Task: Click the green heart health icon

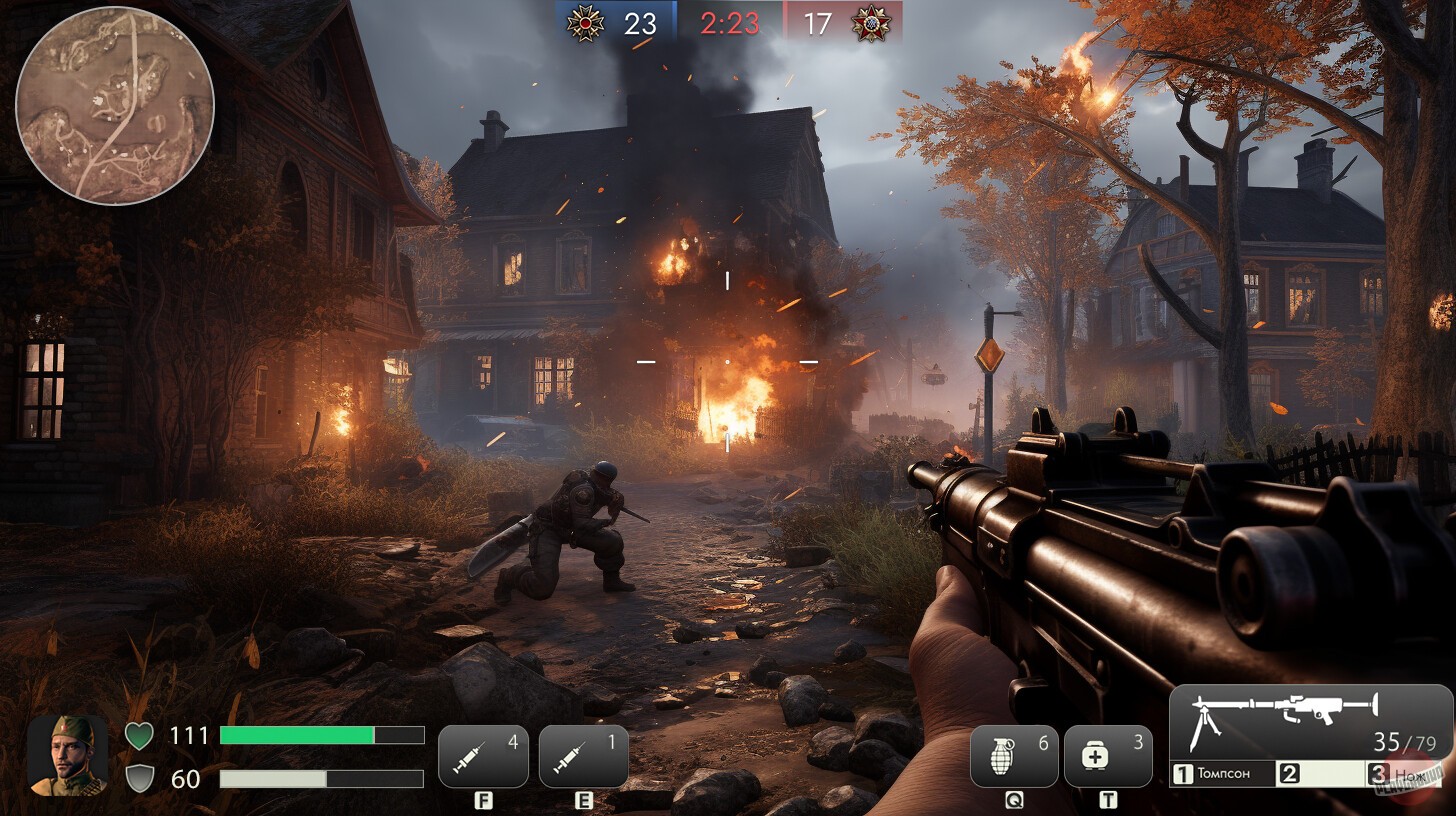Action: coord(138,735)
